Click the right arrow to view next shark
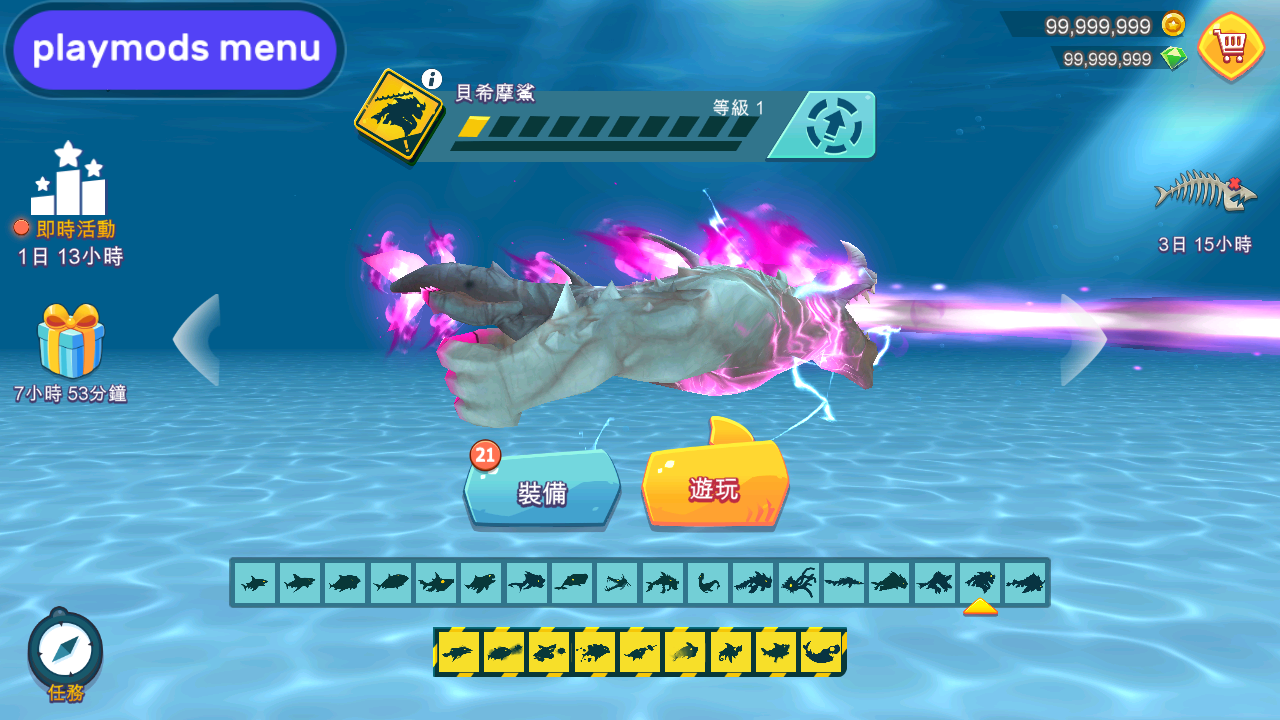This screenshot has height=720, width=1280. click(x=1082, y=340)
